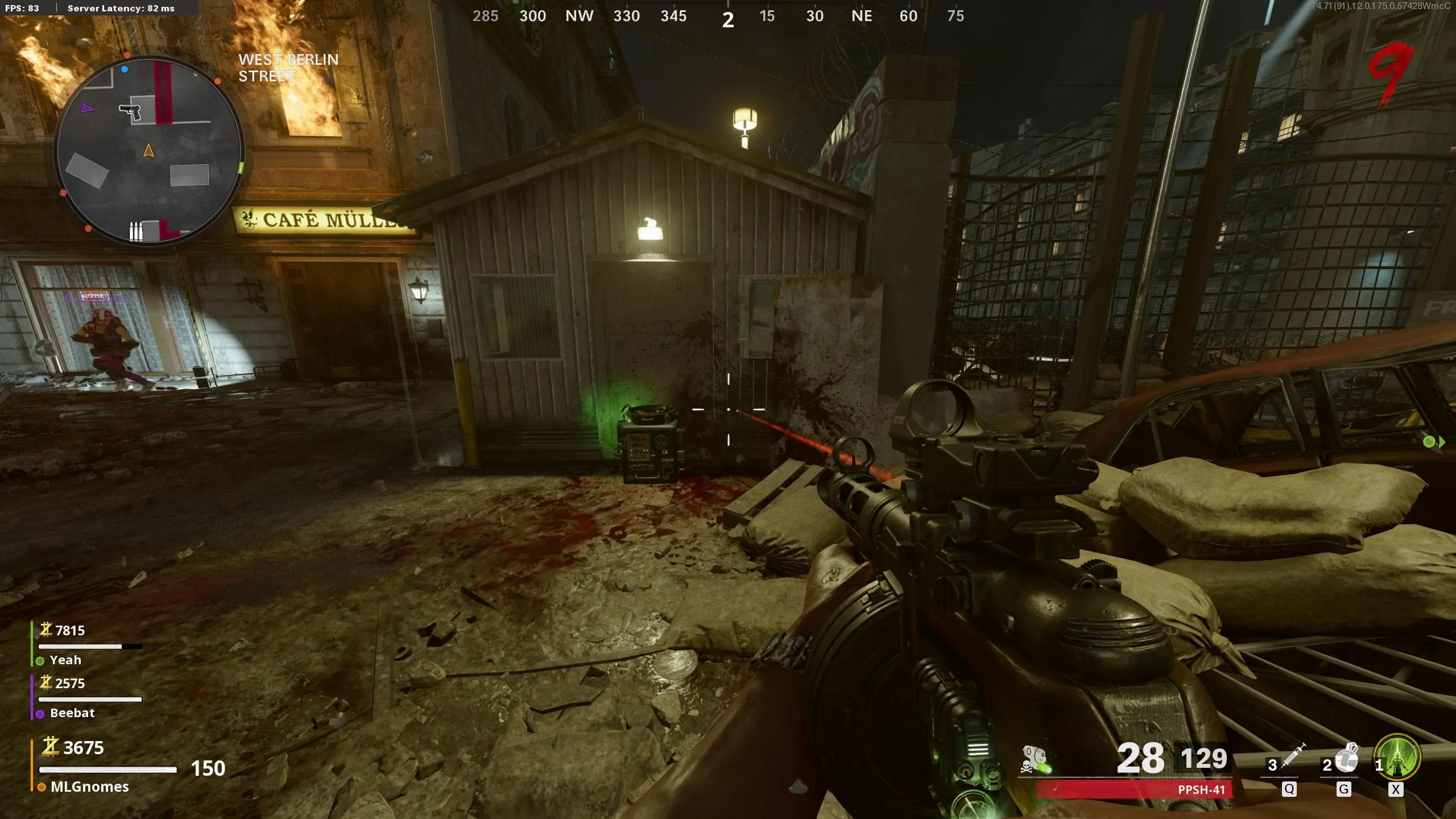This screenshot has height=819, width=1456.
Task: Select the pistol wall-buy marker on minimap
Action: click(130, 111)
